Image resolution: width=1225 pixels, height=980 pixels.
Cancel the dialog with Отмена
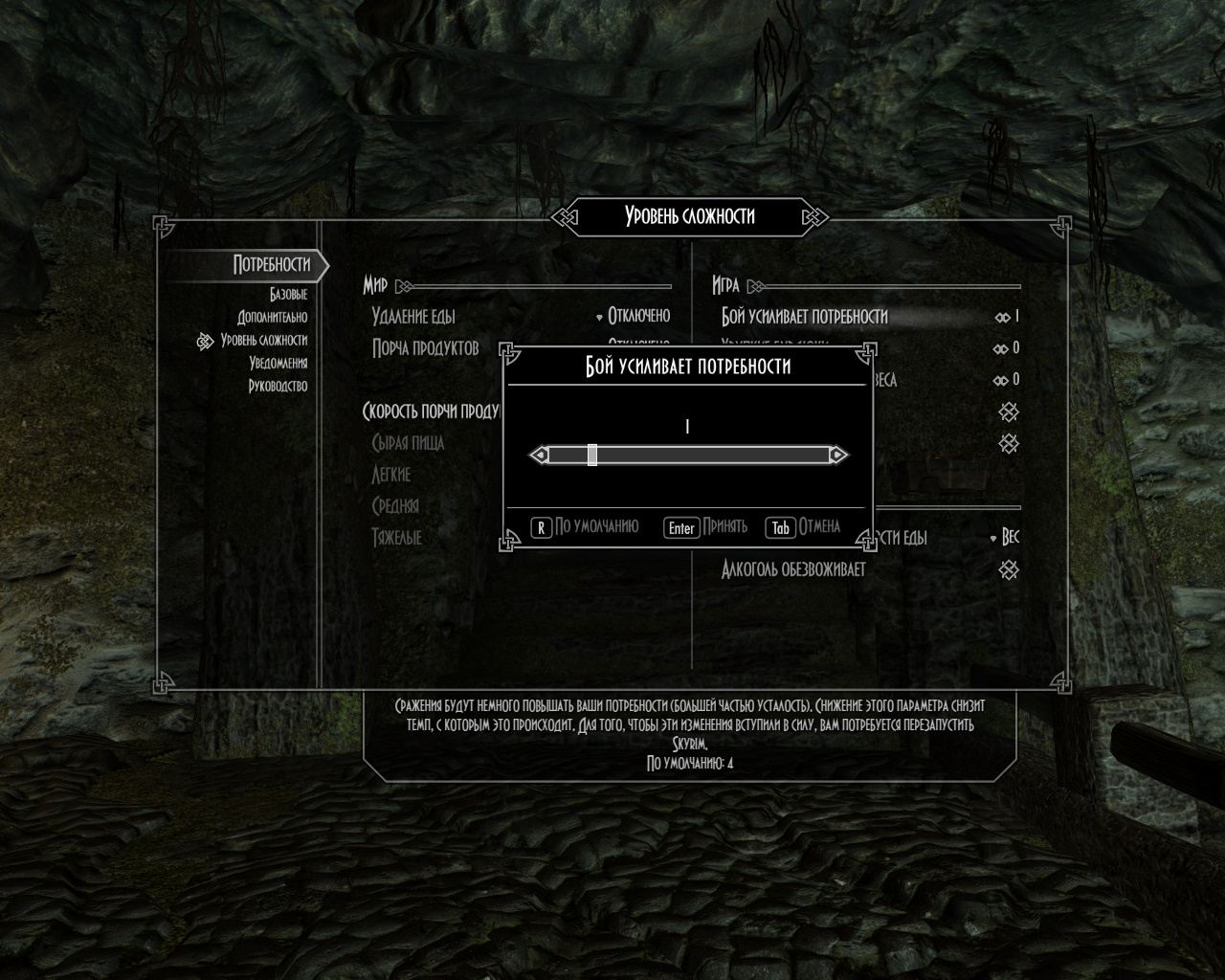point(804,527)
